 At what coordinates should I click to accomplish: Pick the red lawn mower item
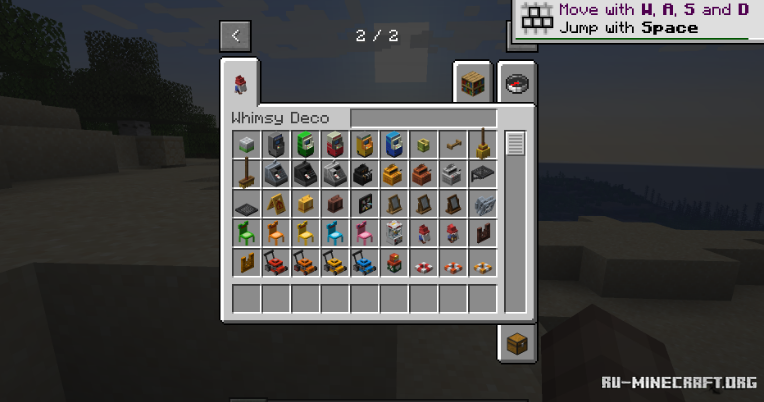pos(276,264)
